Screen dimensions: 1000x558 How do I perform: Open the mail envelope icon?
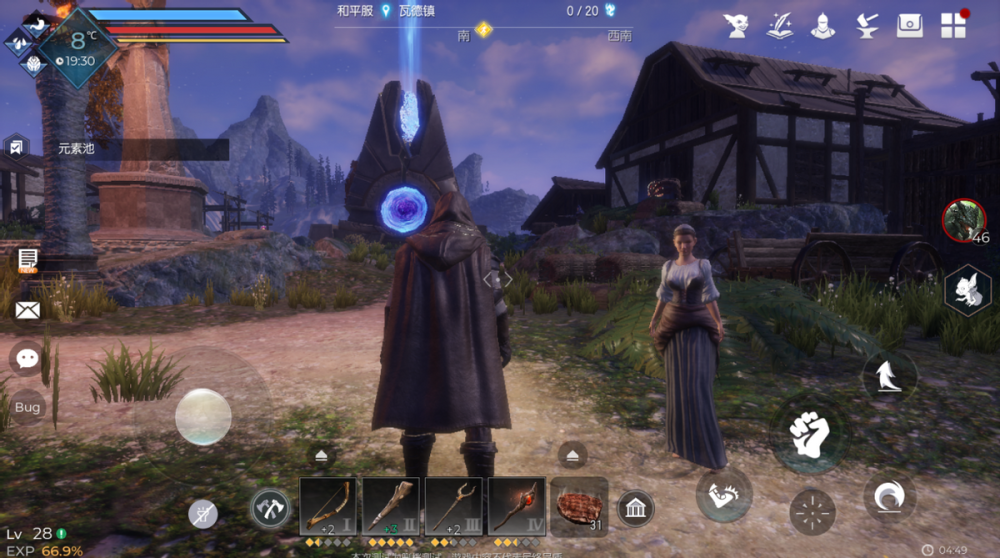point(27,310)
